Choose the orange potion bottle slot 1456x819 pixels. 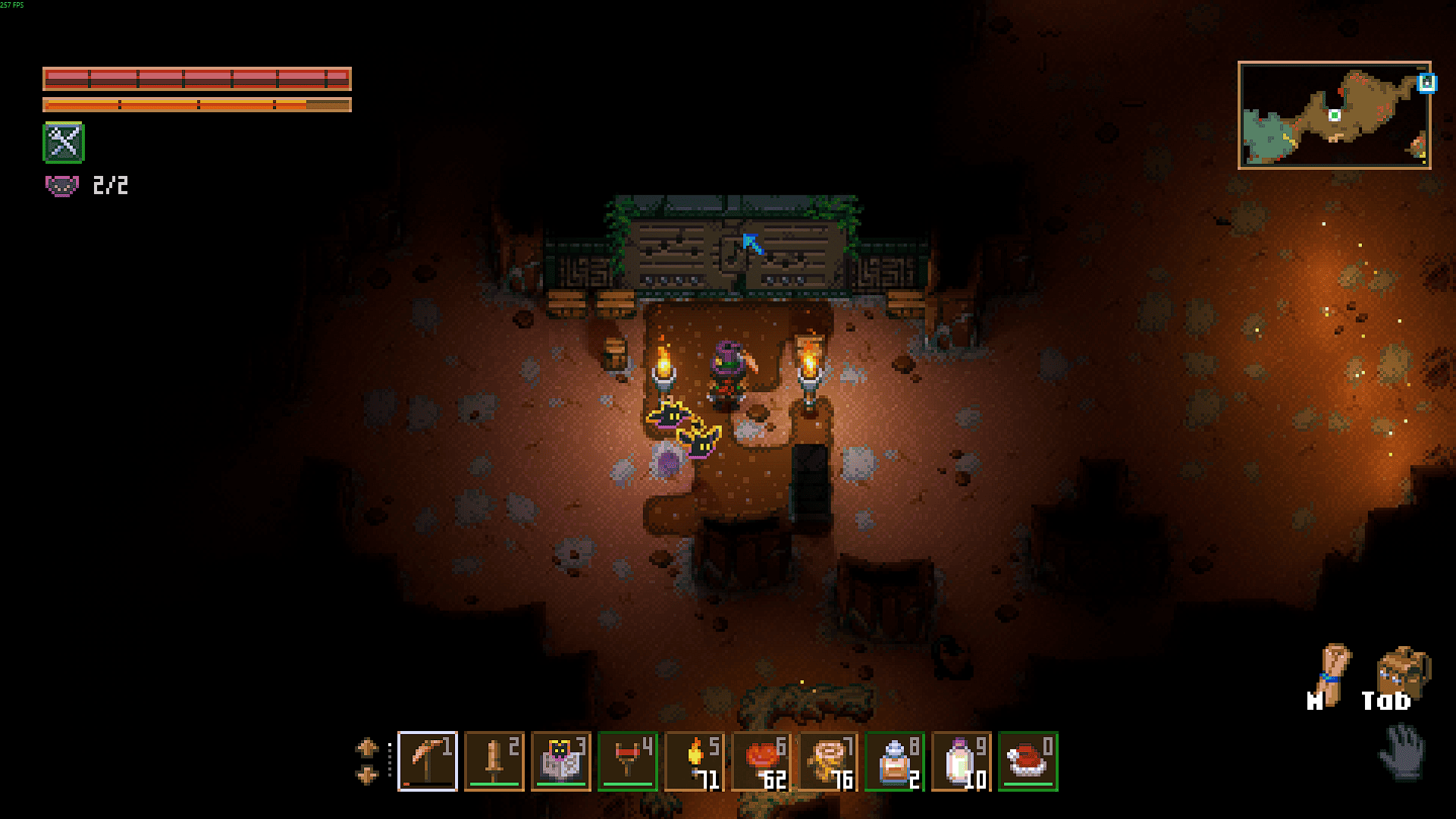coord(894,761)
